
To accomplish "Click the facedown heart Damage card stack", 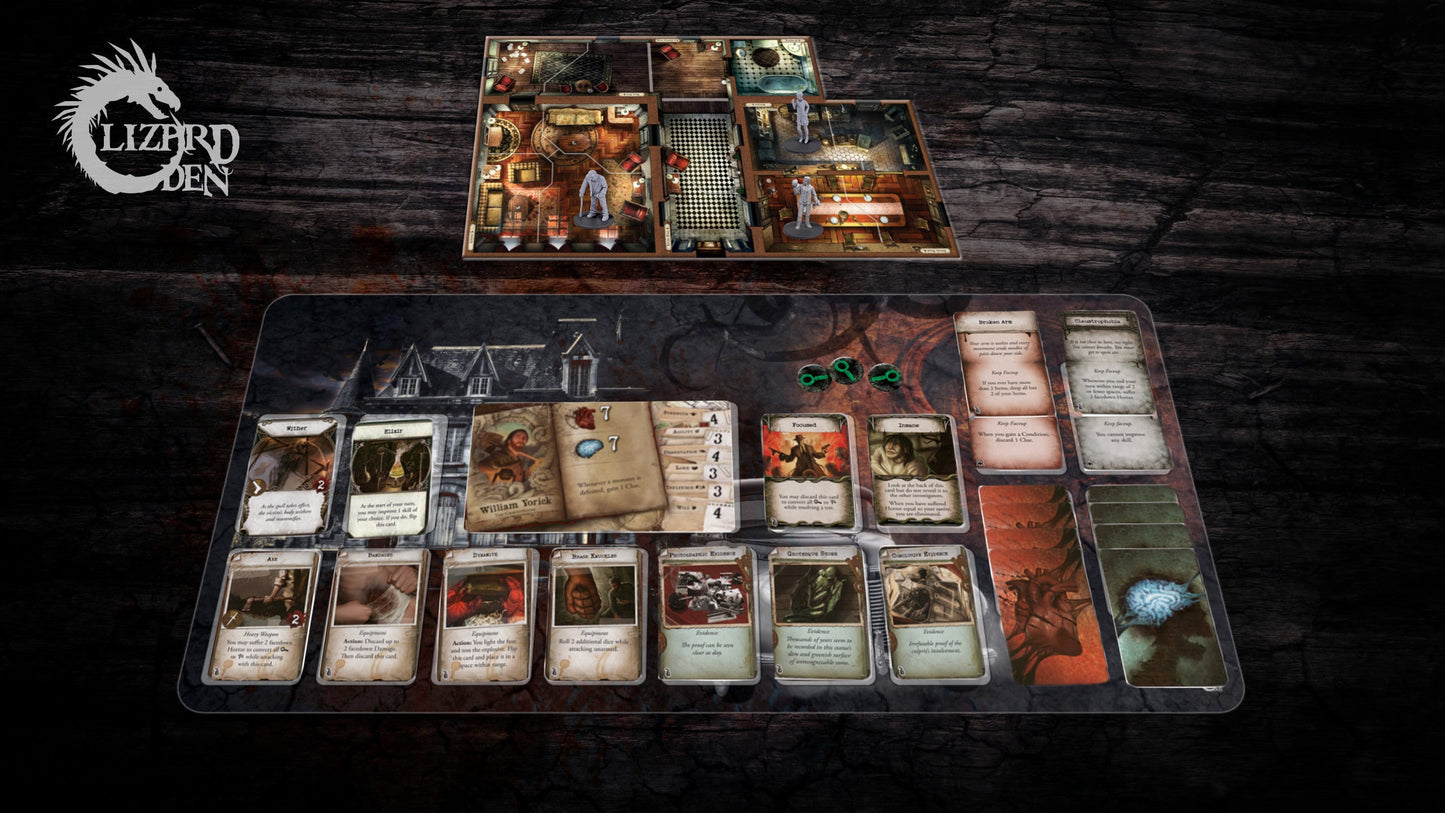I will click(1042, 586).
